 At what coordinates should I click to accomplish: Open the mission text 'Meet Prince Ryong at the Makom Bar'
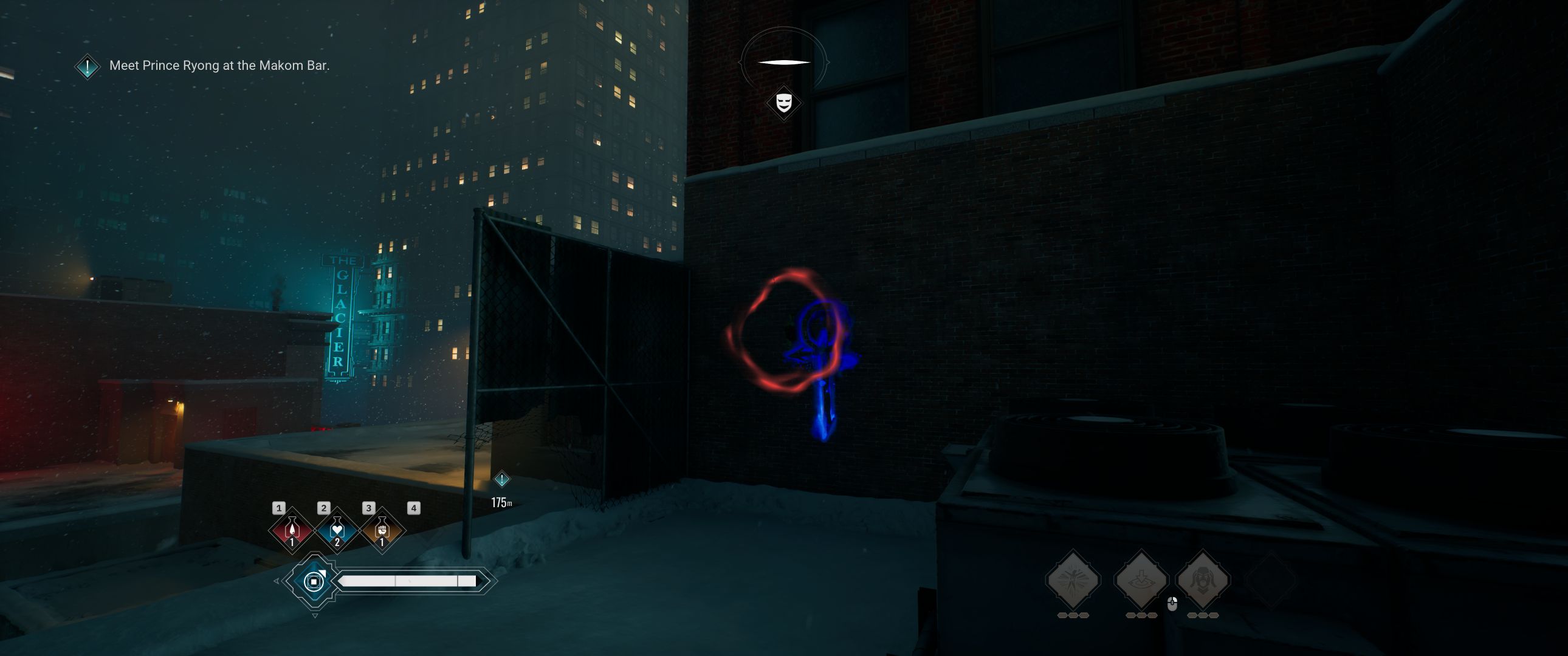219,66
